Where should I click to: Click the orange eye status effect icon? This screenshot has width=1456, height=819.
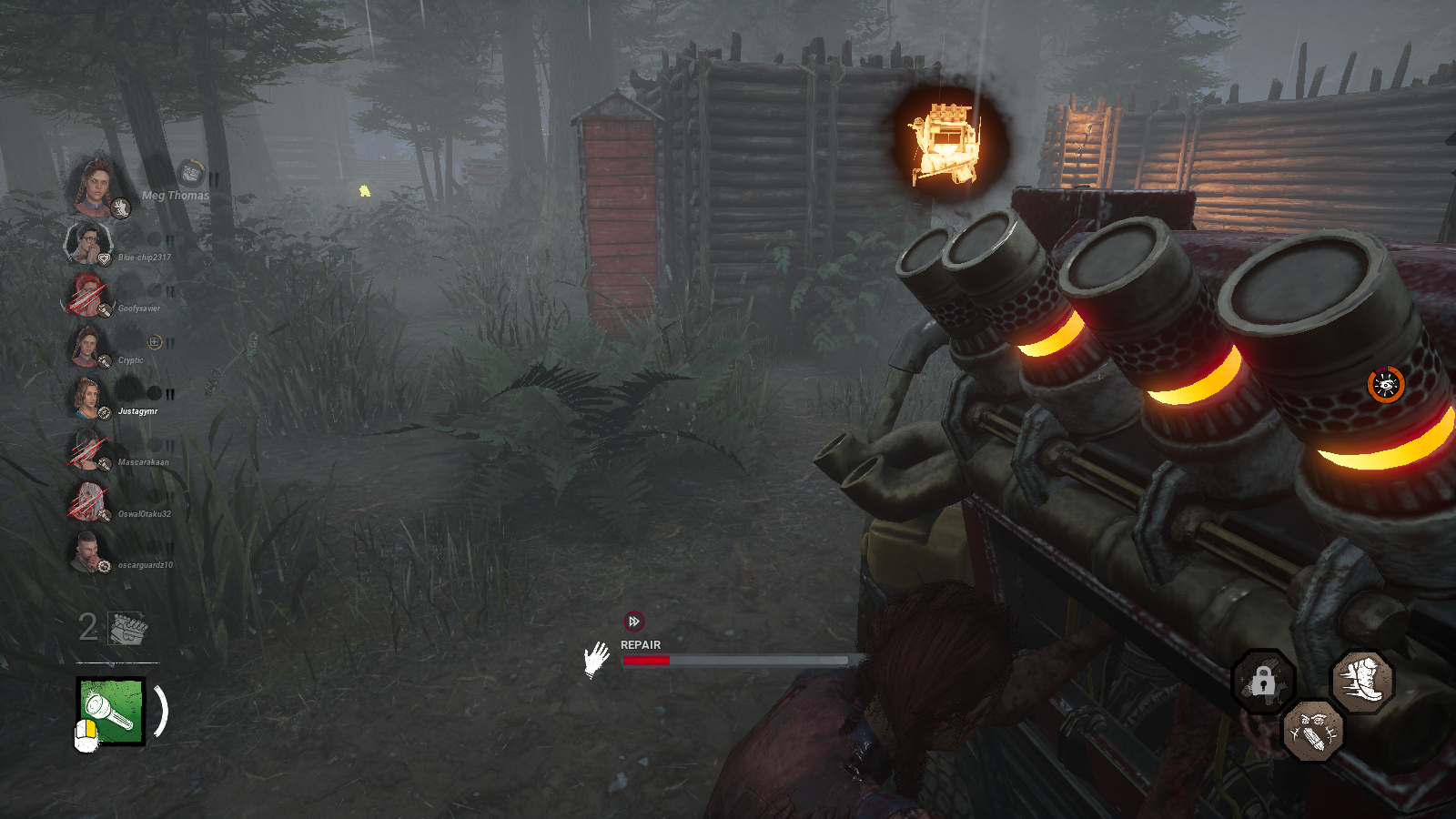[x=1386, y=385]
